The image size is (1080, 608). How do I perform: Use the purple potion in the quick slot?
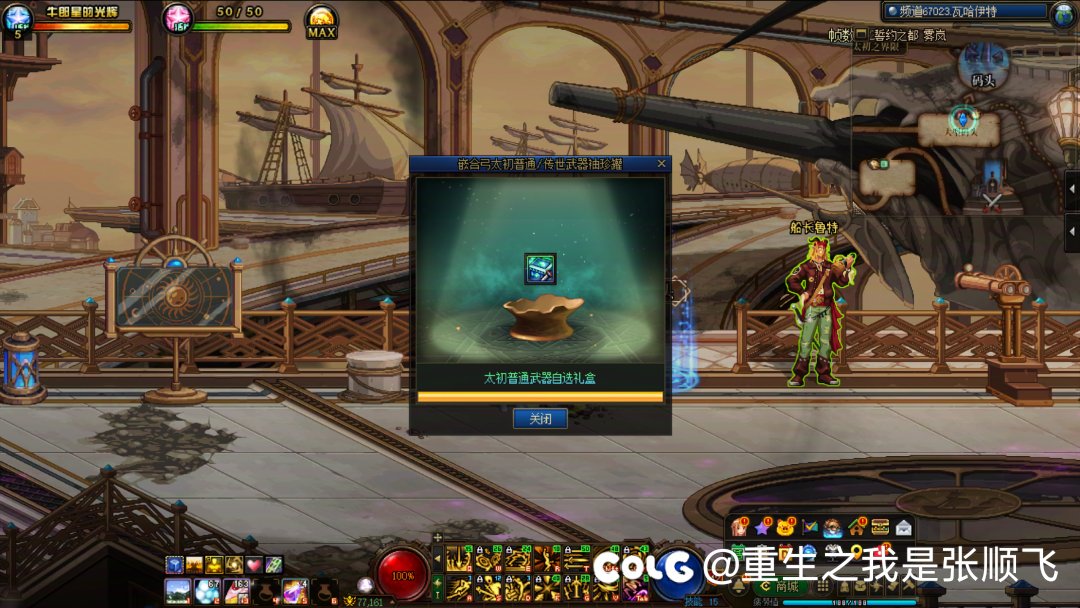(x=294, y=590)
